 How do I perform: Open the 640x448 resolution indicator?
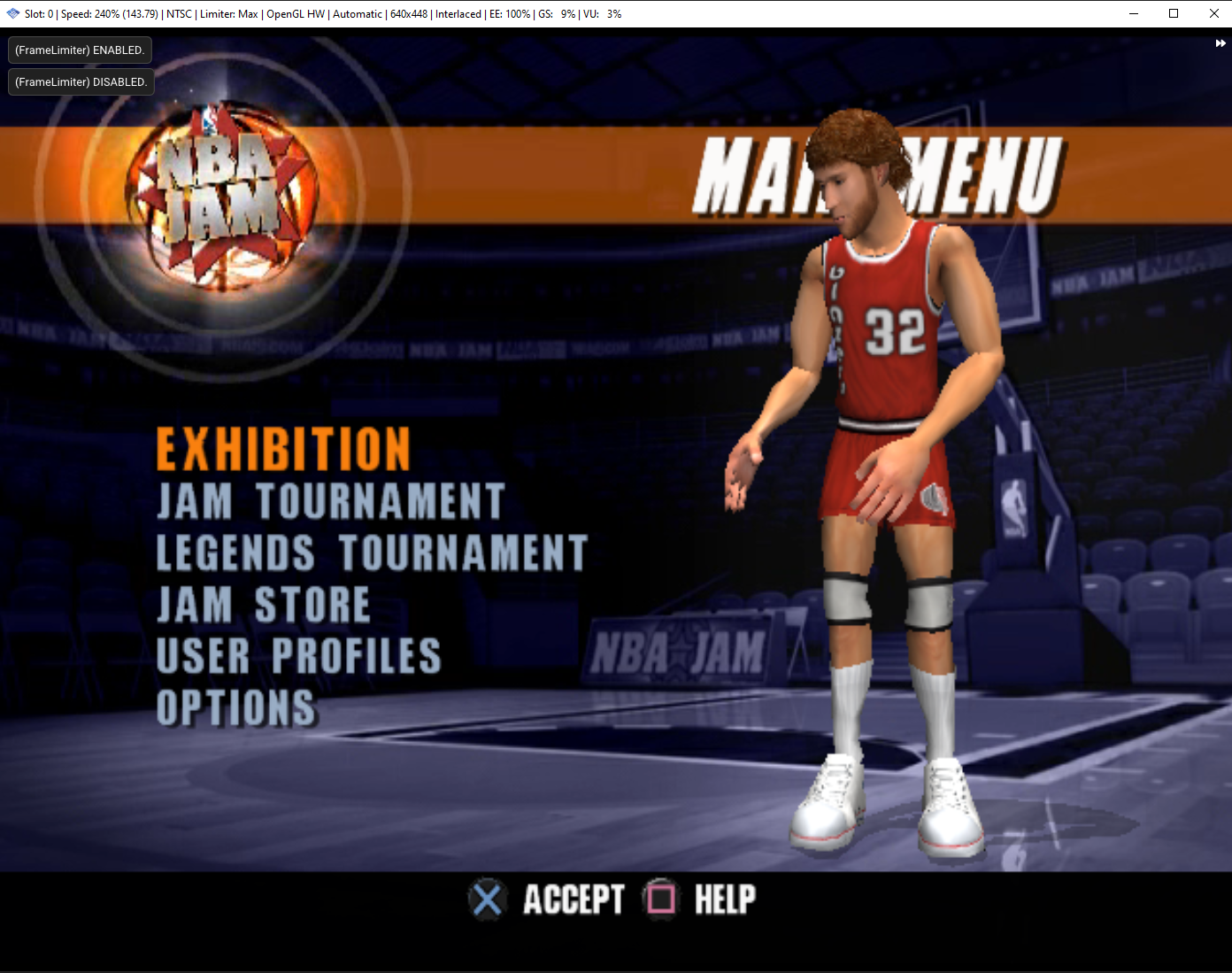(x=408, y=13)
